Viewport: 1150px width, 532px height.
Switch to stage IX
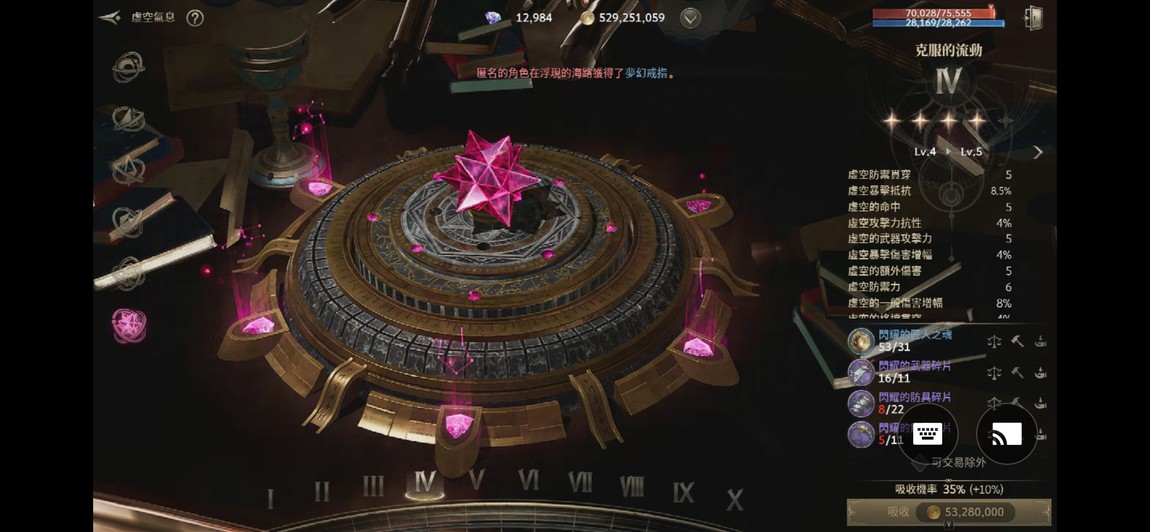pos(683,492)
